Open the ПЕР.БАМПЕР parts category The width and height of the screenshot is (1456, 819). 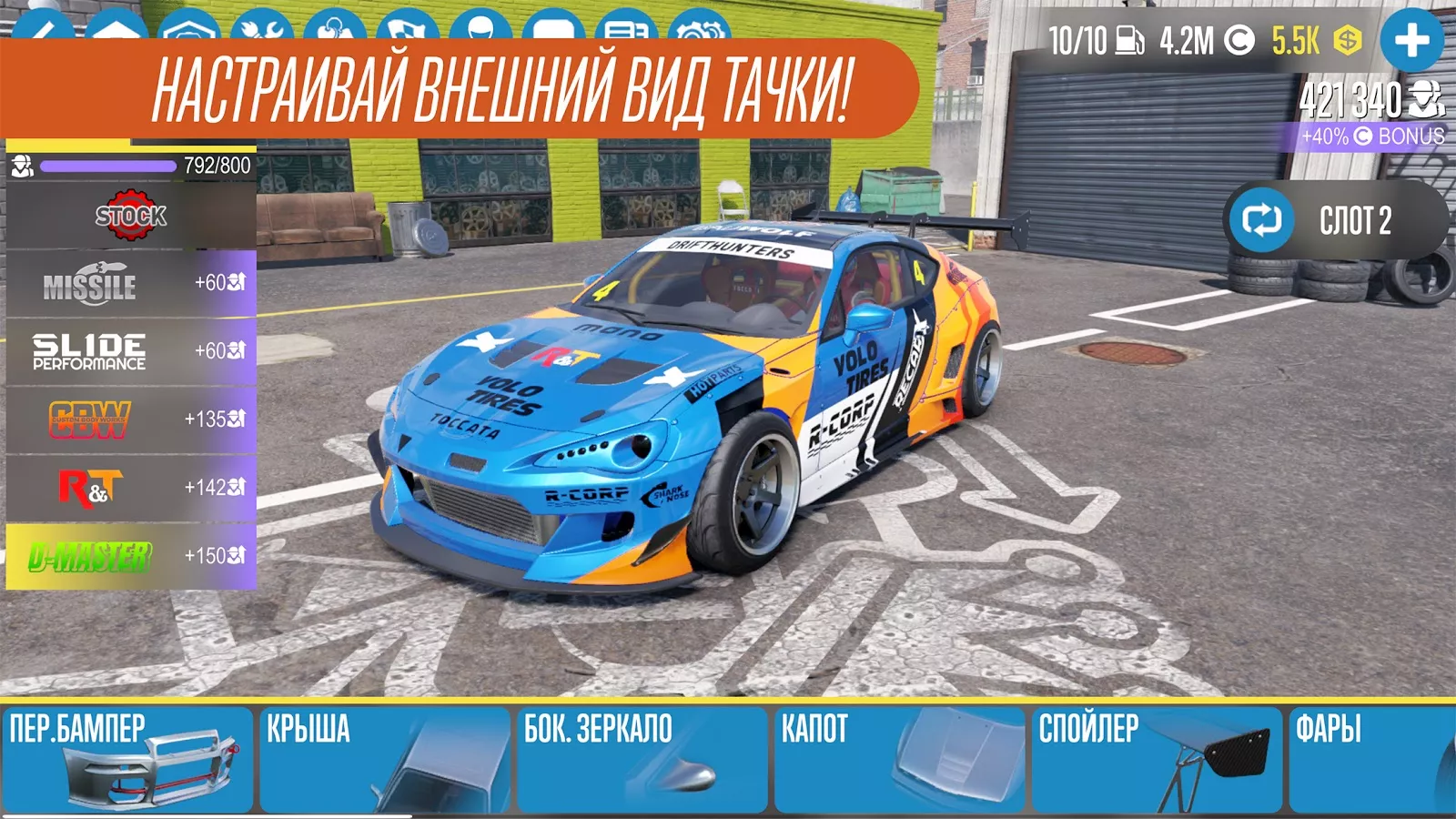[128, 759]
